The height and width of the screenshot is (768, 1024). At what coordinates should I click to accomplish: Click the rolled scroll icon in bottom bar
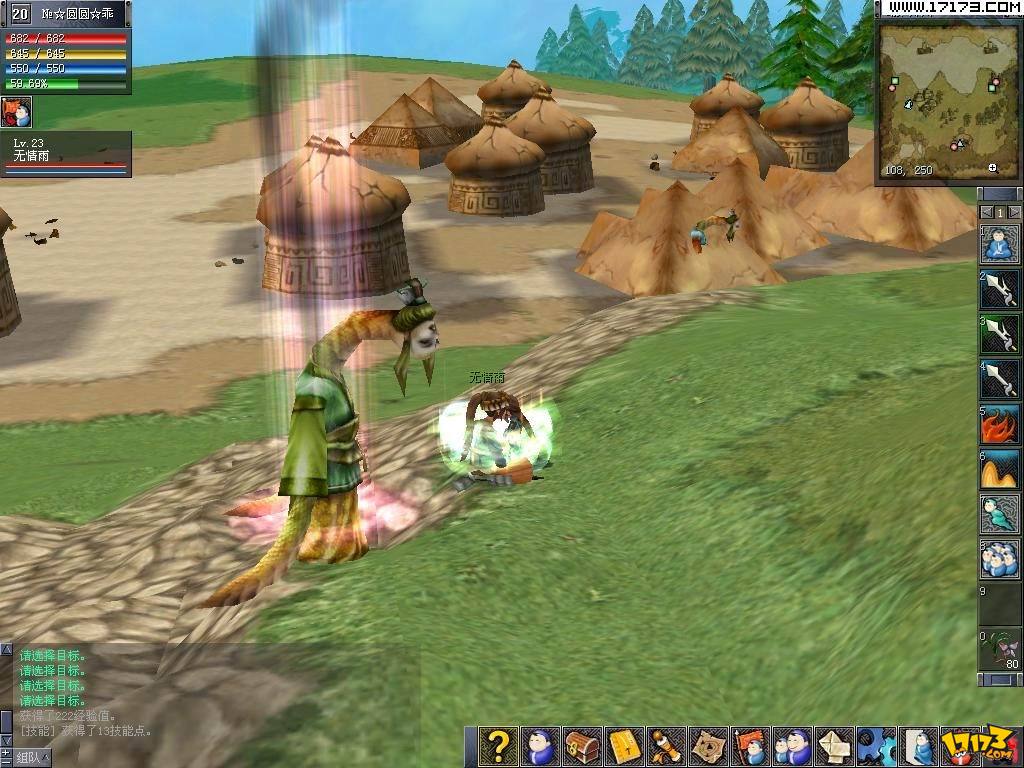[666, 746]
